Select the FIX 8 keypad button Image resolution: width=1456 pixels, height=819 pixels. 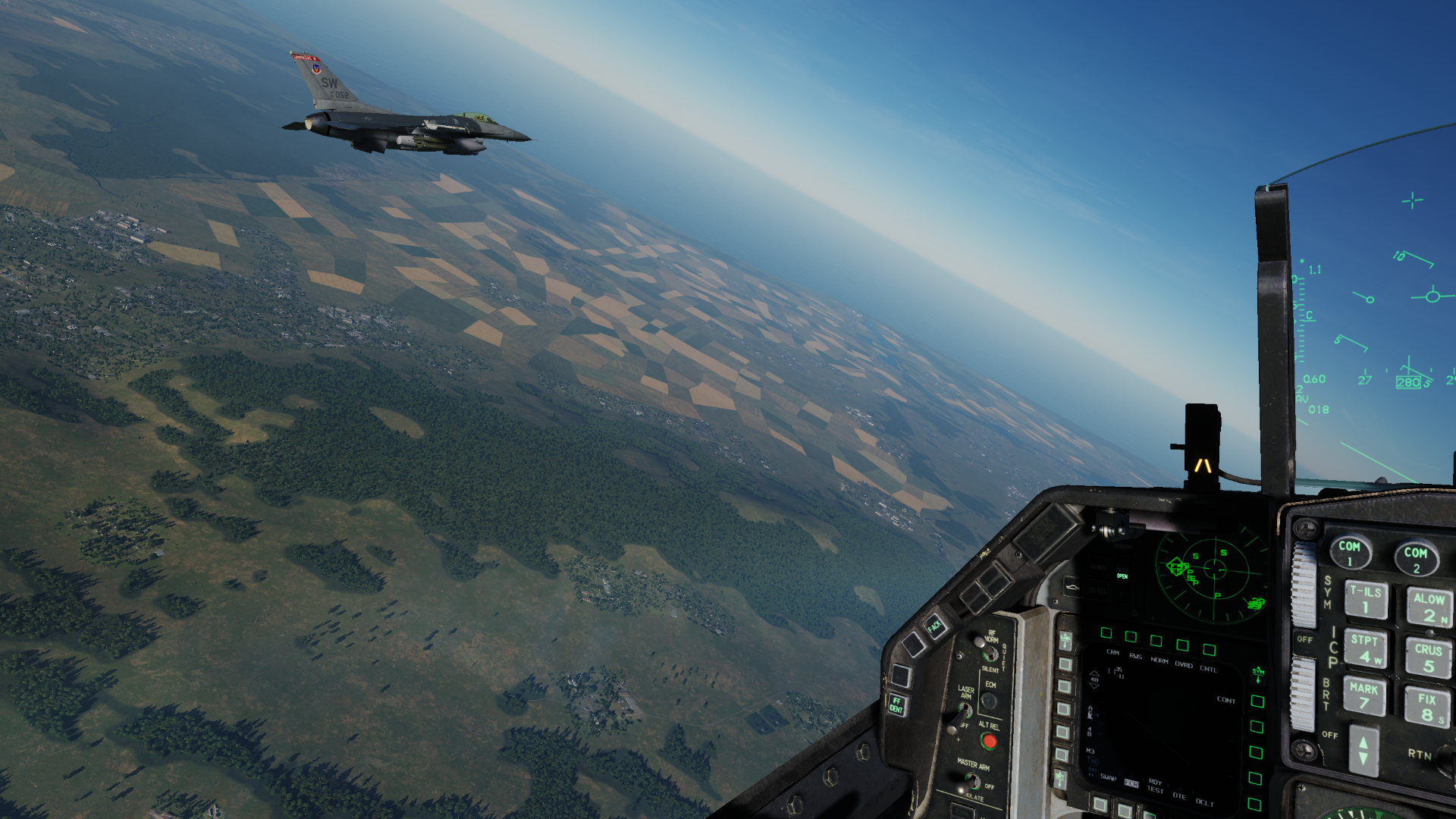pyautogui.click(x=1427, y=706)
